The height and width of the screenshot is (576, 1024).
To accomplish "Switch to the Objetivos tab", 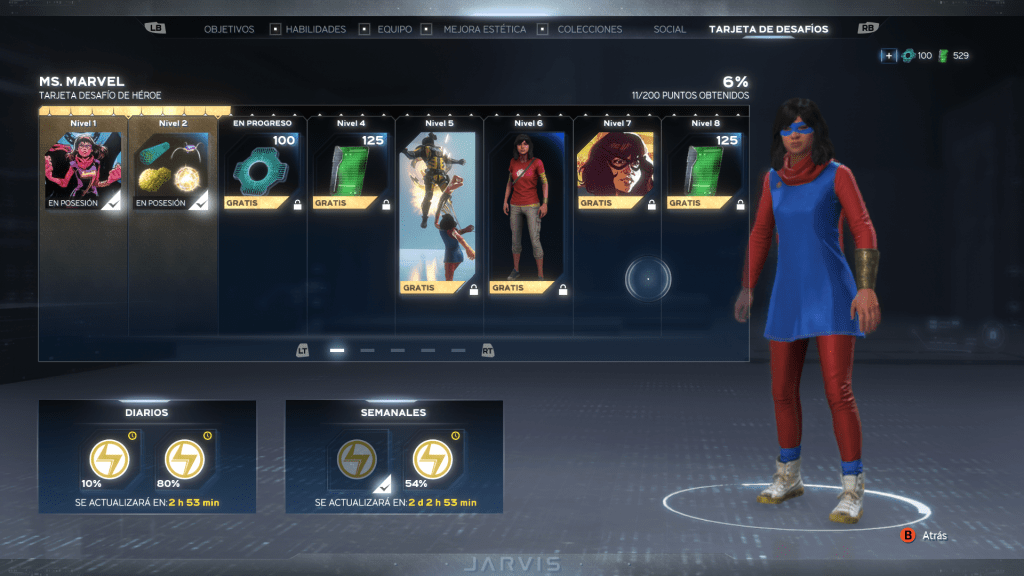I will coord(229,29).
